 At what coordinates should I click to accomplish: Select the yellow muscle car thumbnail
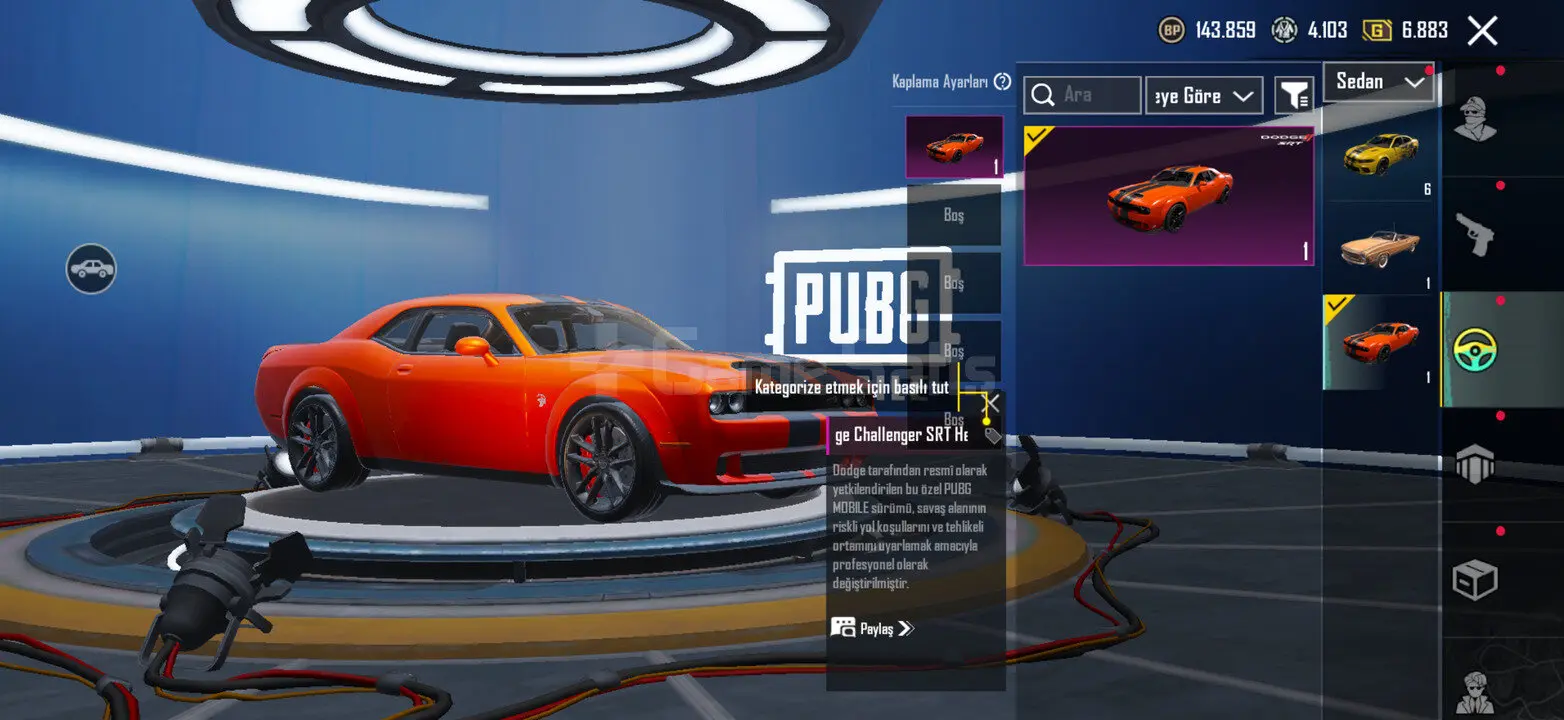point(1380,155)
